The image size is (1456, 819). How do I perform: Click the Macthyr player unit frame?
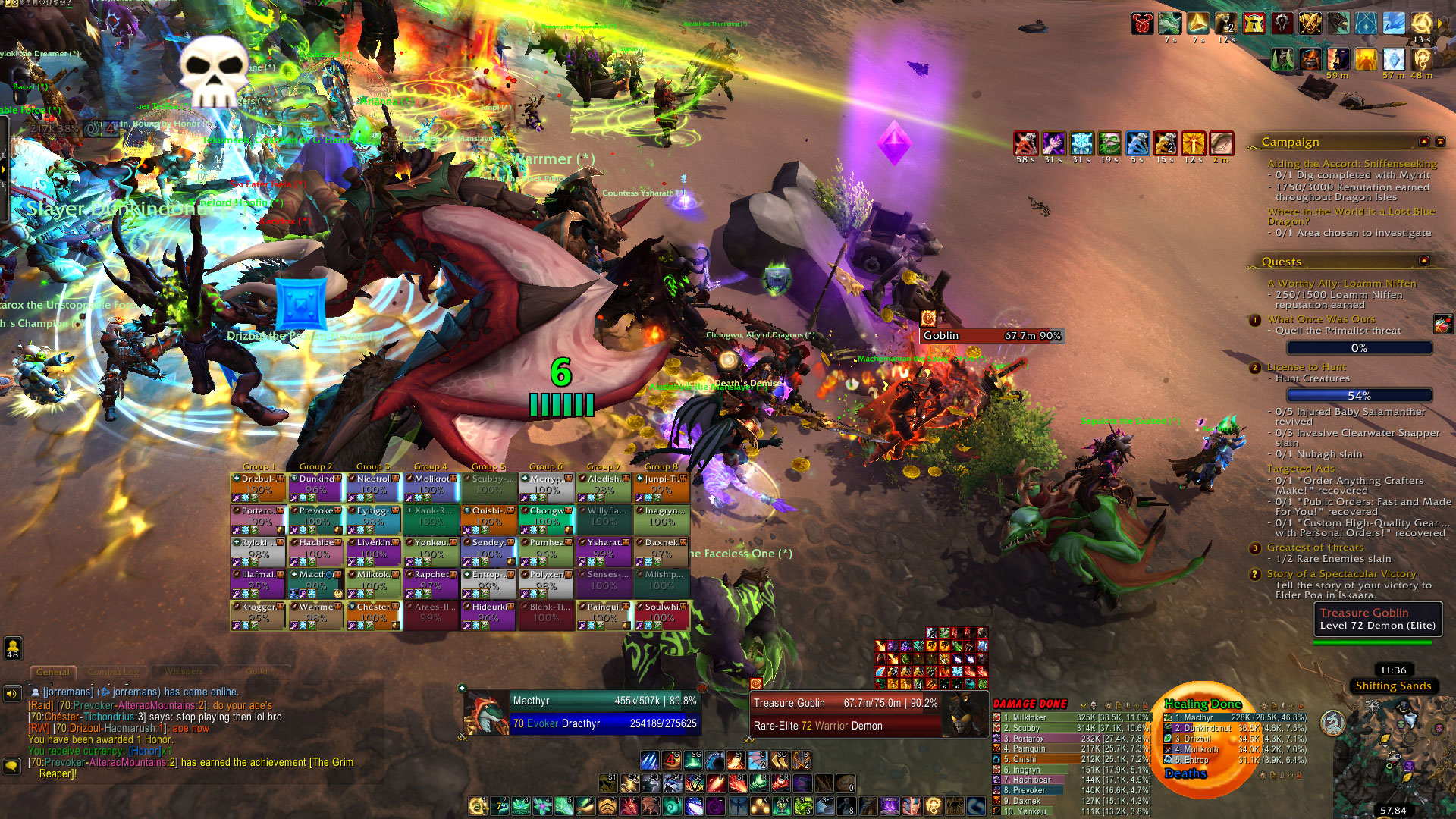click(580, 712)
